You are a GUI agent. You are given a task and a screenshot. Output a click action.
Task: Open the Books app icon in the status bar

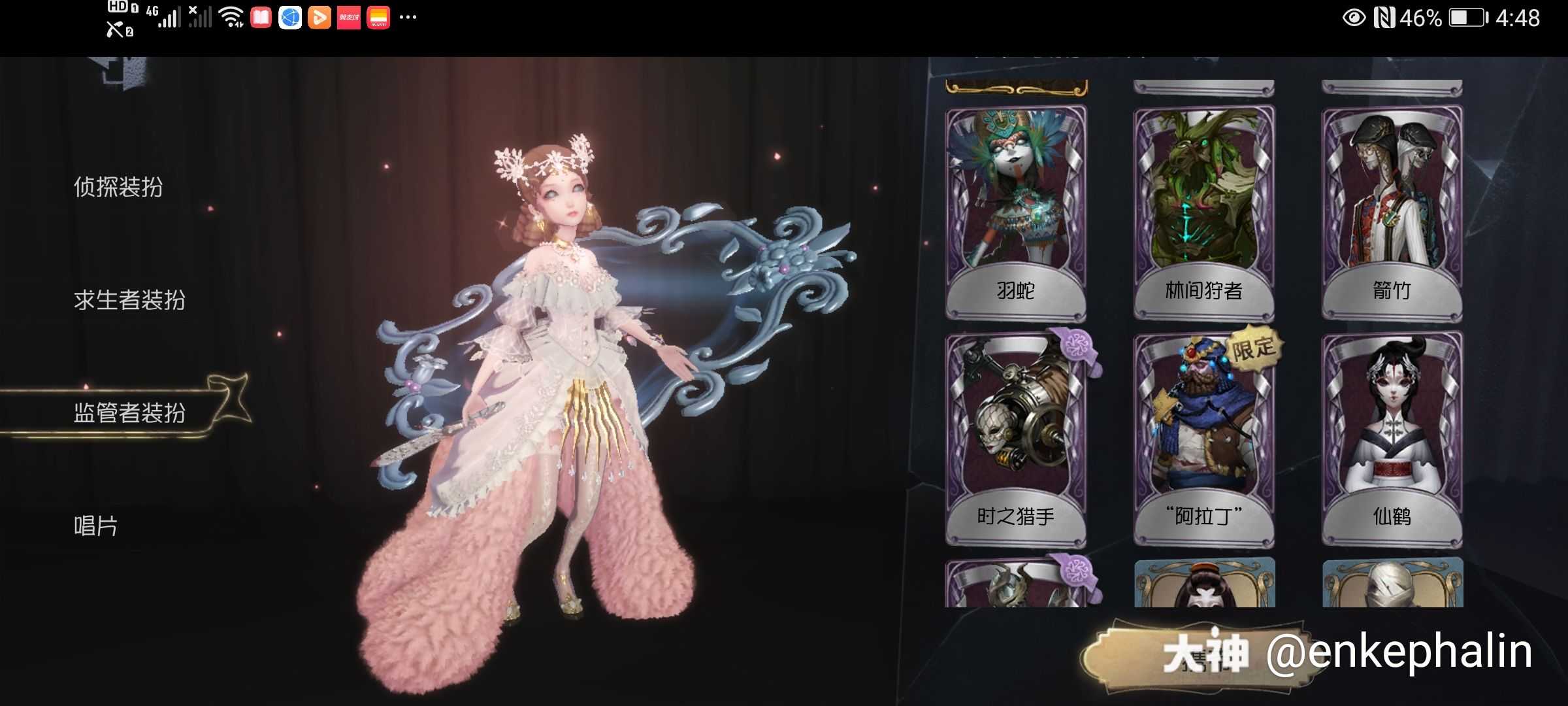(x=260, y=18)
